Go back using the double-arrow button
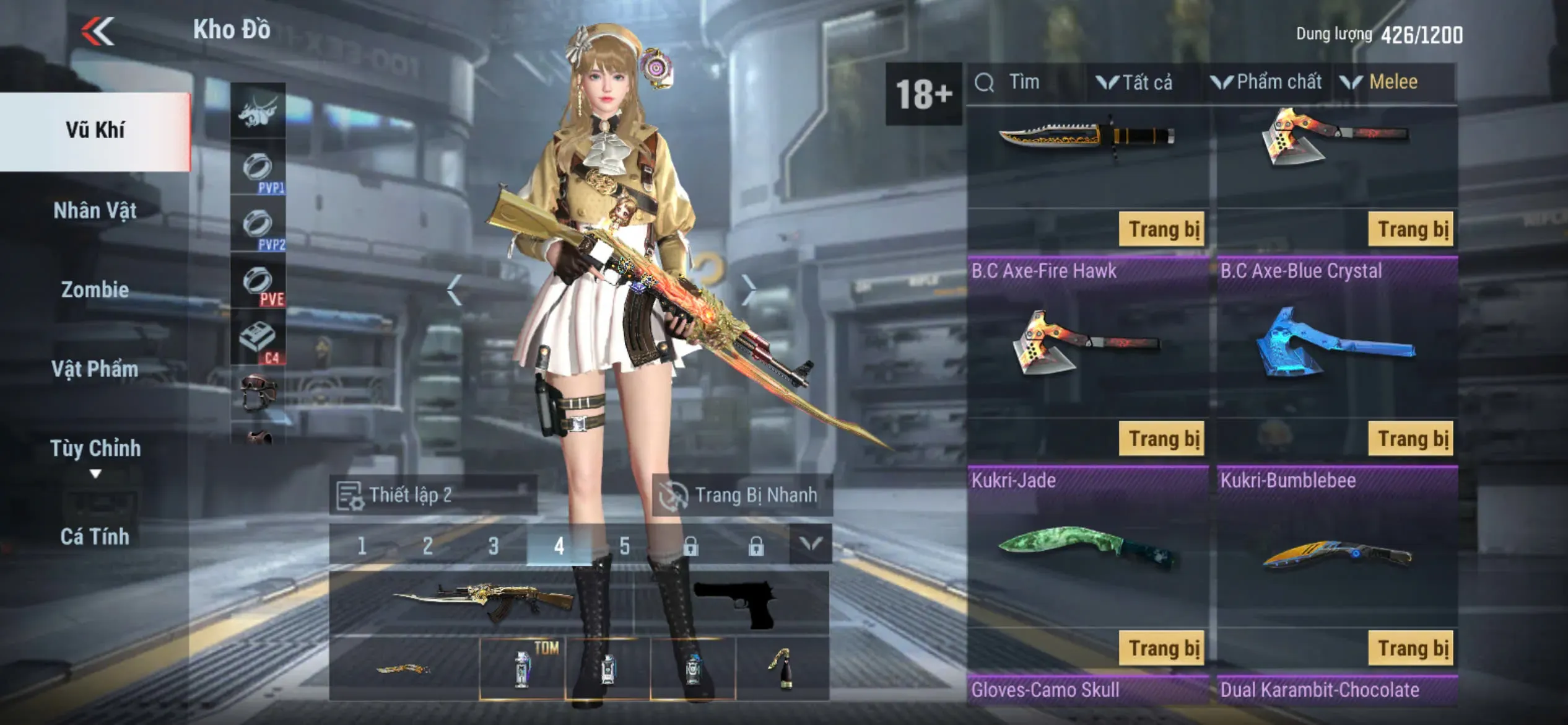 98,31
